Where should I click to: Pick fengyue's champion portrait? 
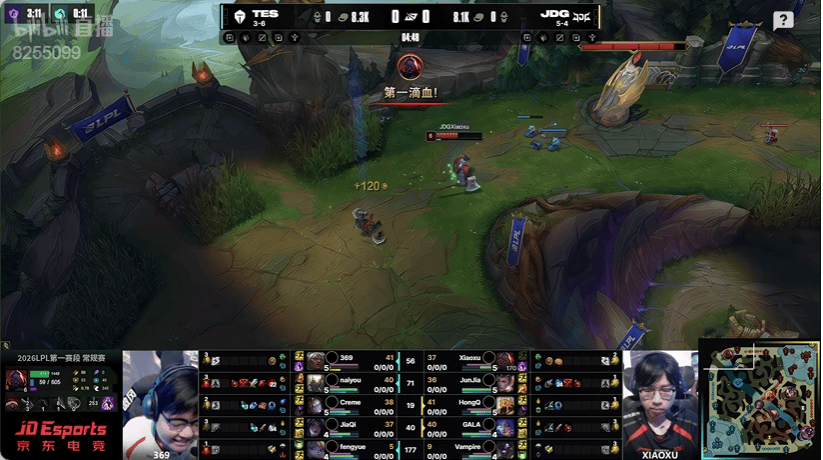click(316, 449)
